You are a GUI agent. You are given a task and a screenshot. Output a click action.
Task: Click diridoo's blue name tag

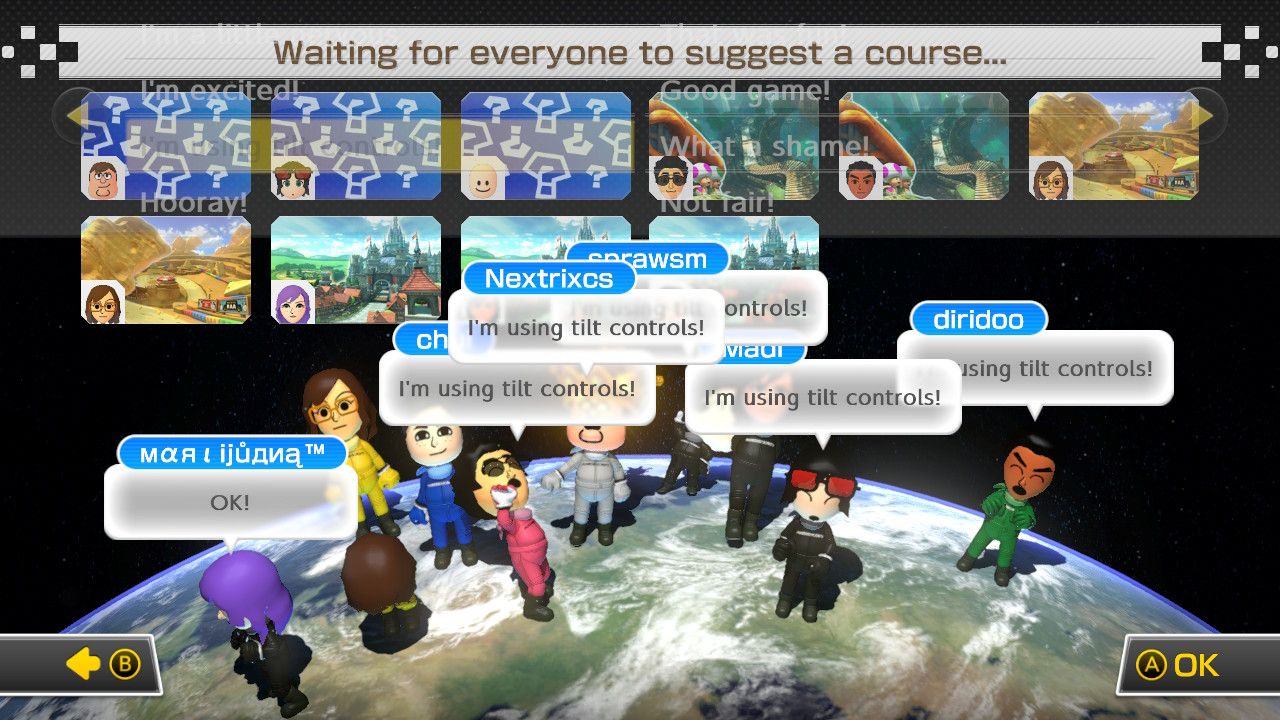point(977,320)
